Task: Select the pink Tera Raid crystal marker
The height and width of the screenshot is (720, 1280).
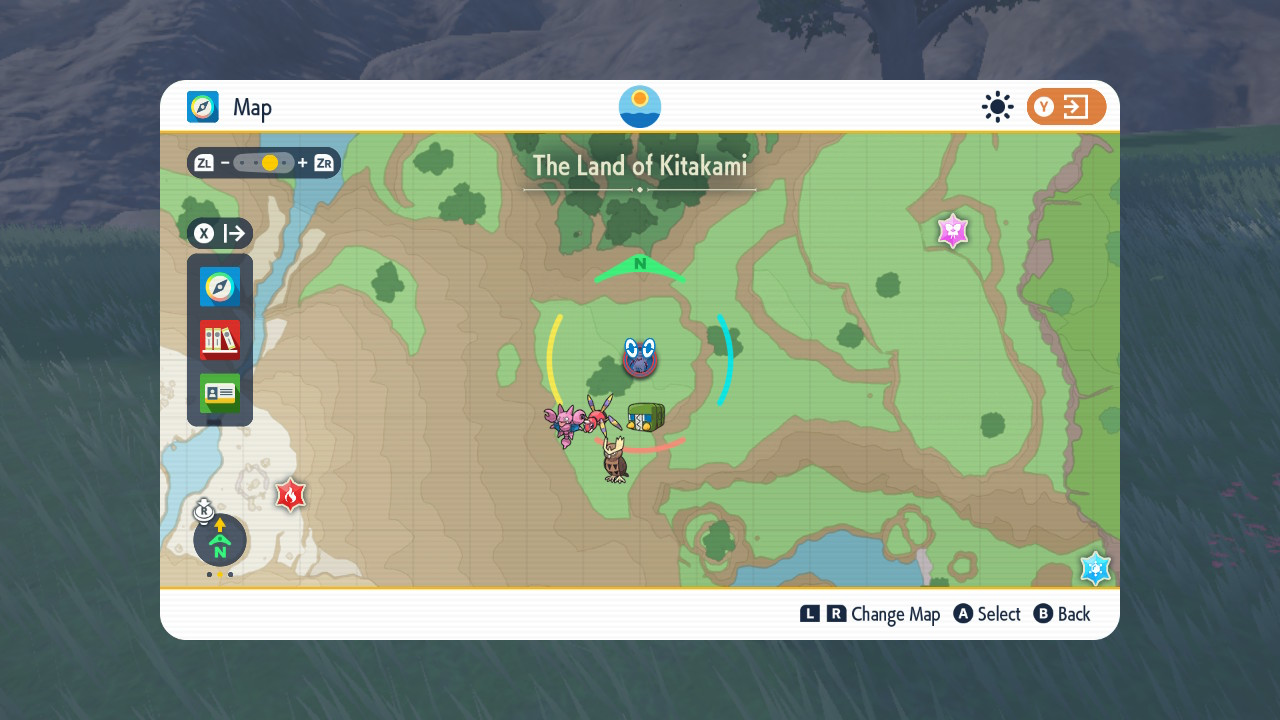Action: pos(953,231)
